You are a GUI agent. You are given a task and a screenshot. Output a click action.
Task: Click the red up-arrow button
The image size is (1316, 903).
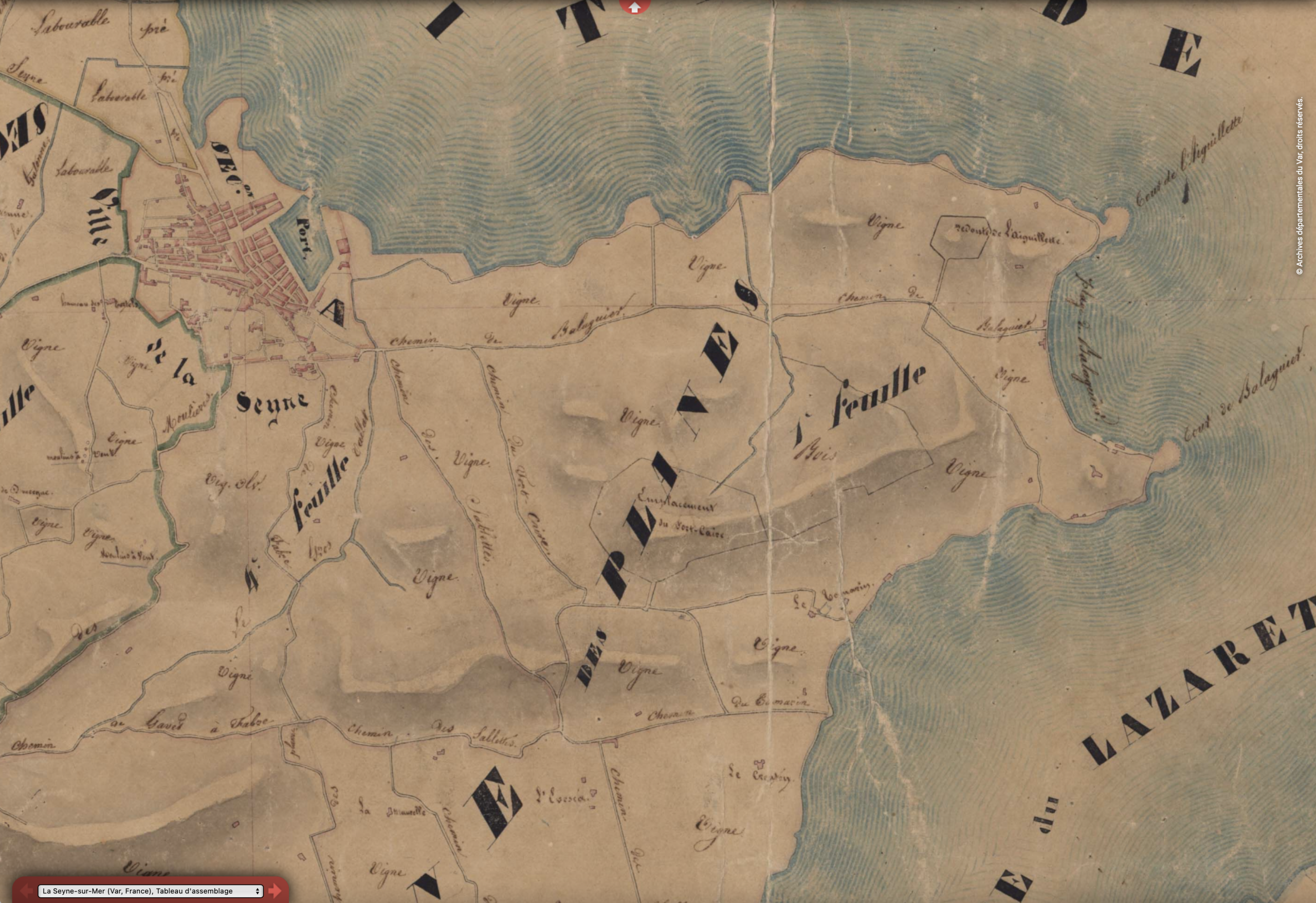pyautogui.click(x=634, y=7)
